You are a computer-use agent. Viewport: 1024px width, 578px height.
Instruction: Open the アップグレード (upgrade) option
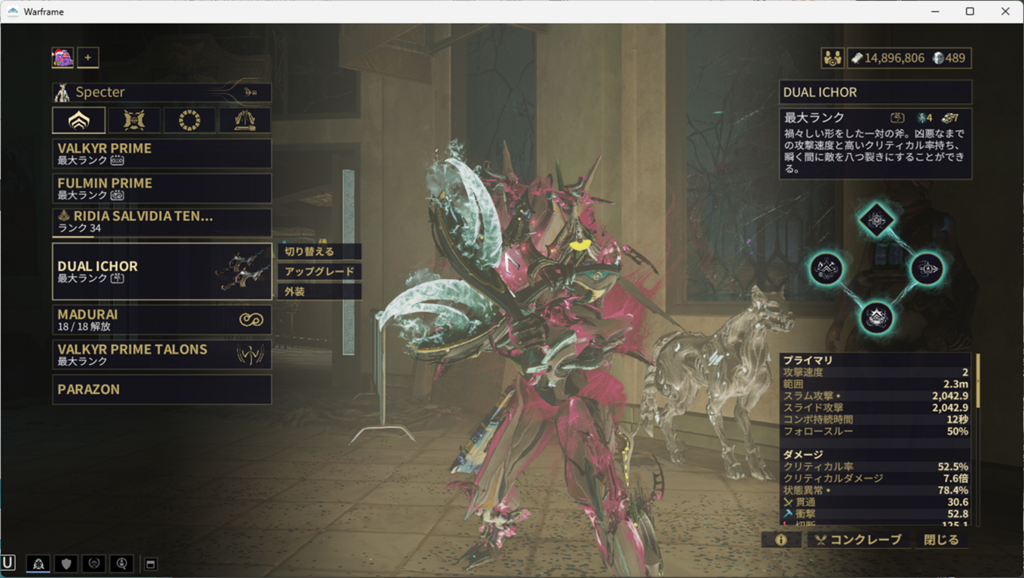coord(318,271)
